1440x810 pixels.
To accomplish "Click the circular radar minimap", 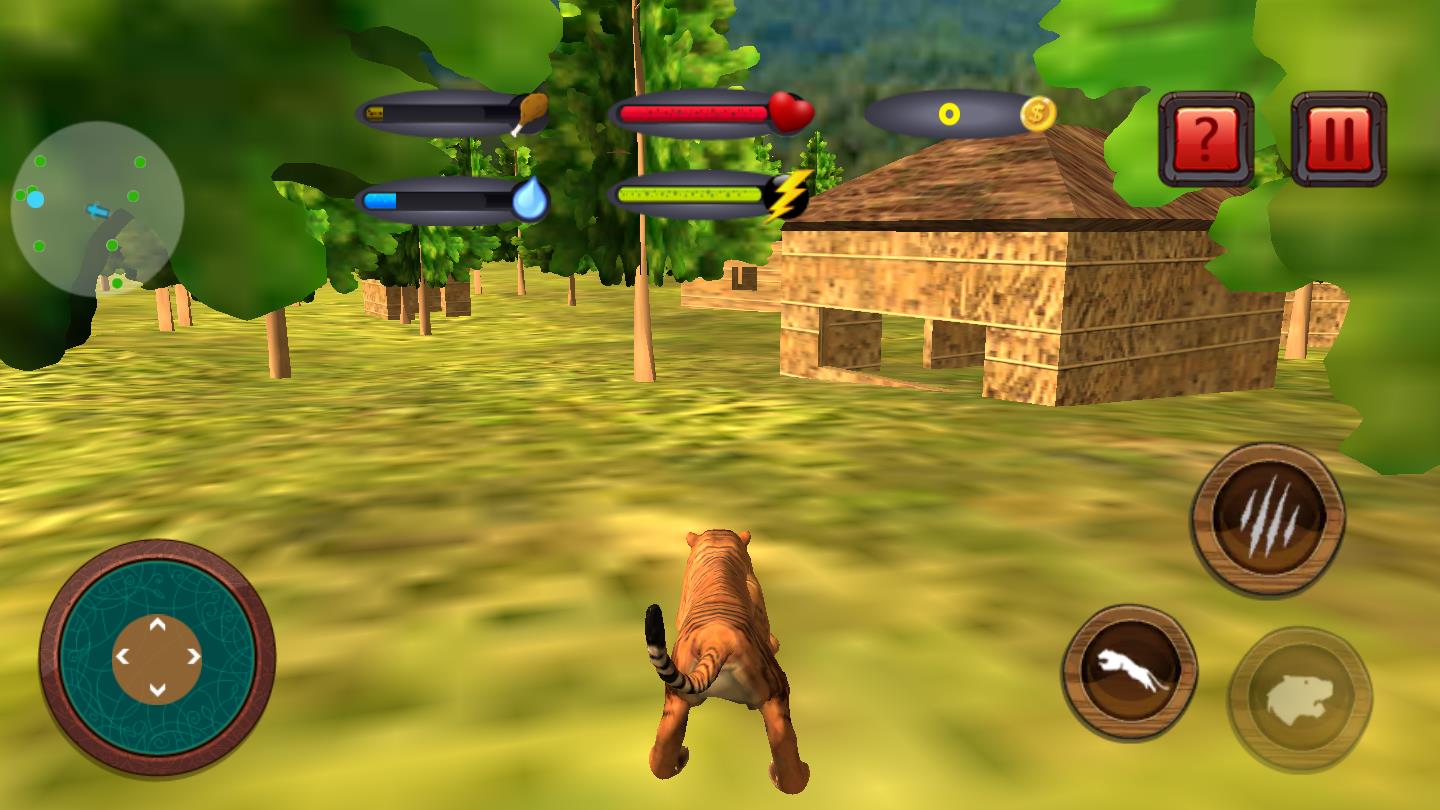I will coord(97,209).
